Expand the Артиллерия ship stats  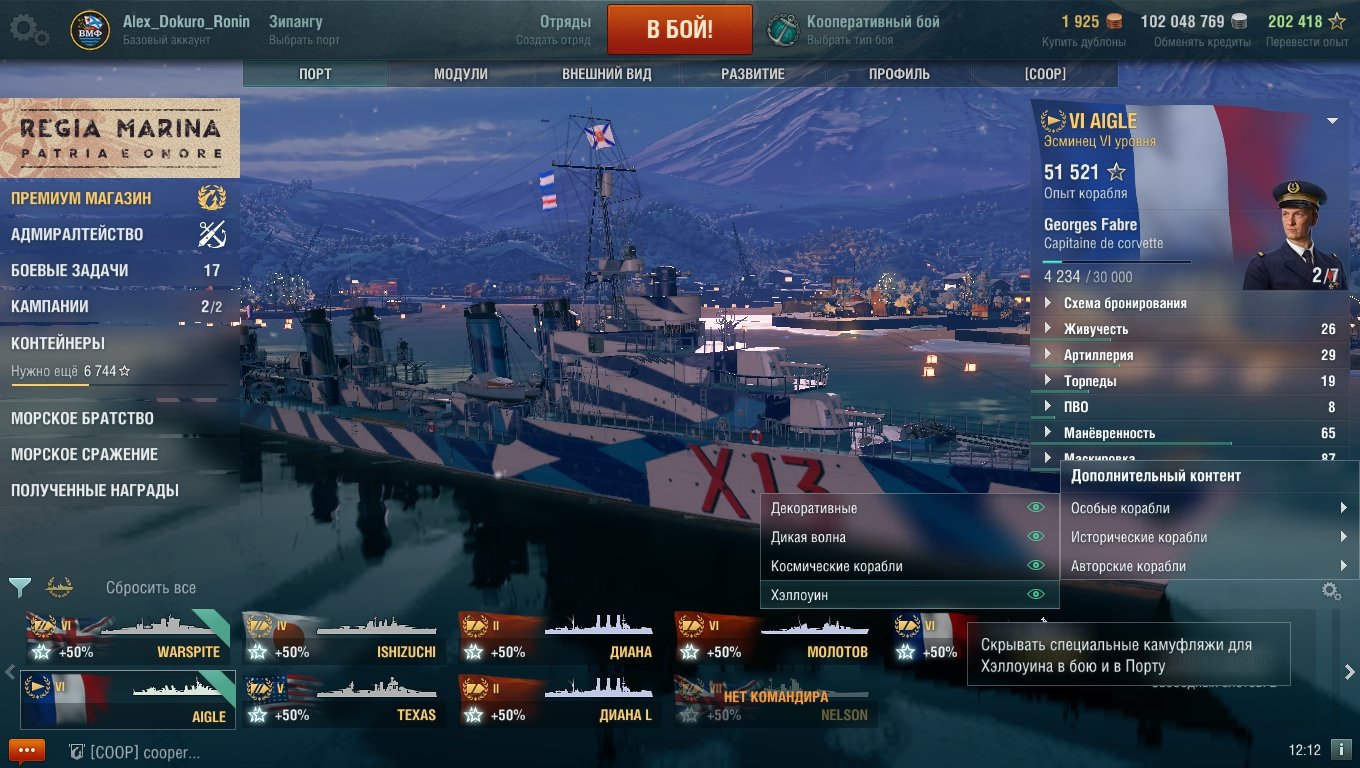(1098, 355)
